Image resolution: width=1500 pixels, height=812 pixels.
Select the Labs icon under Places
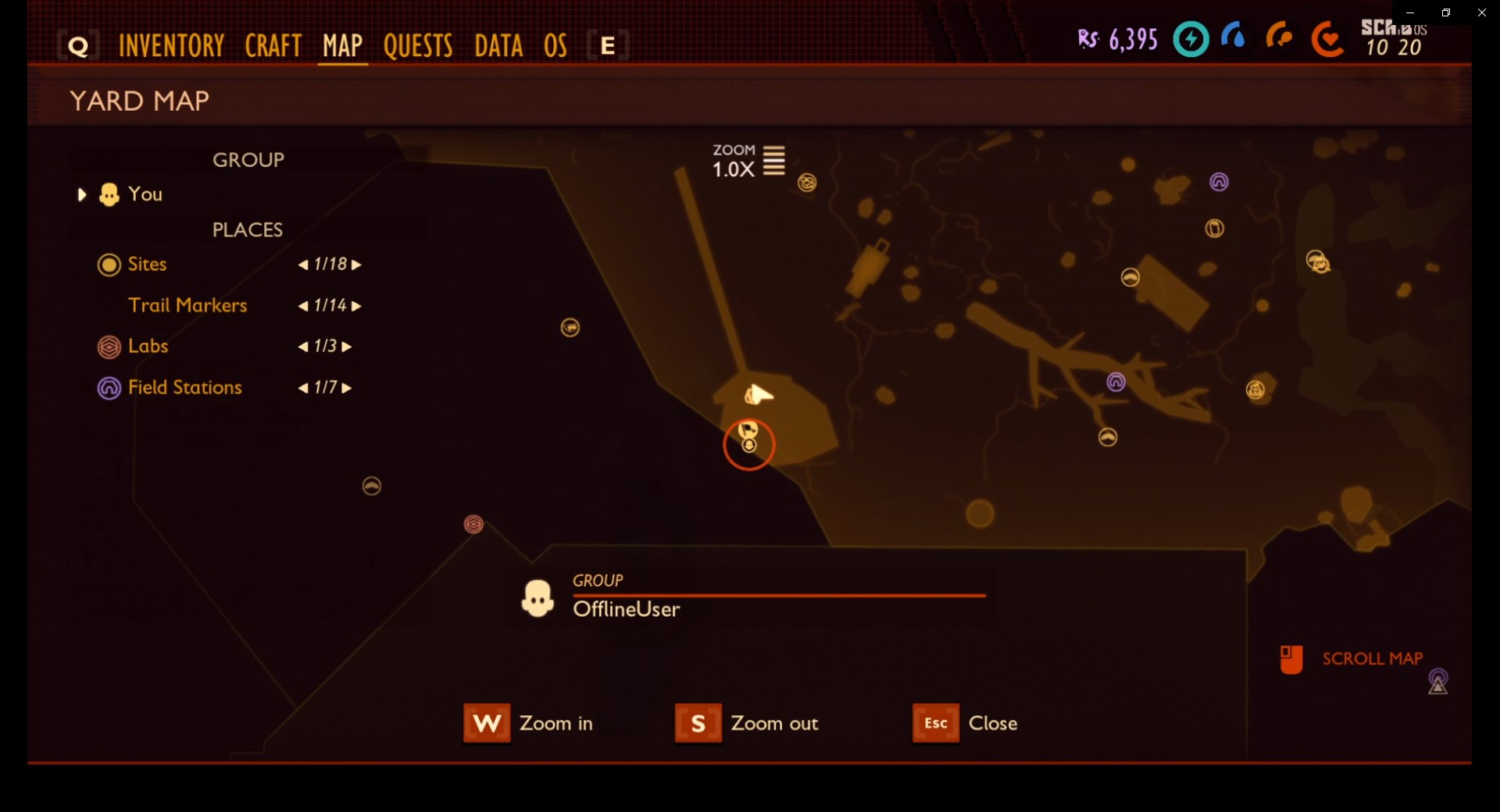pyautogui.click(x=109, y=347)
